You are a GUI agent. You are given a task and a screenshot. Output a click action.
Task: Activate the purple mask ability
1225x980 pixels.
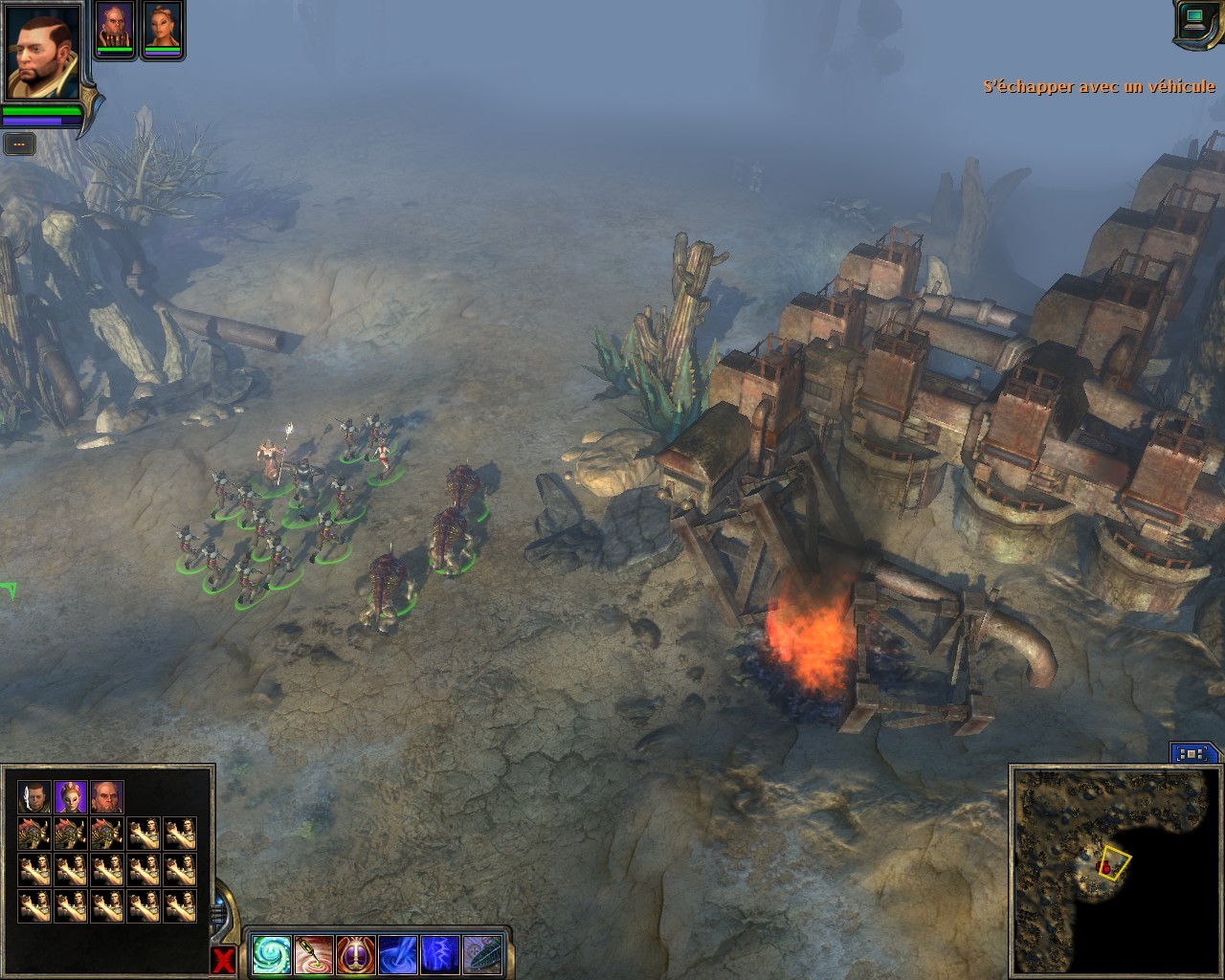(x=356, y=955)
